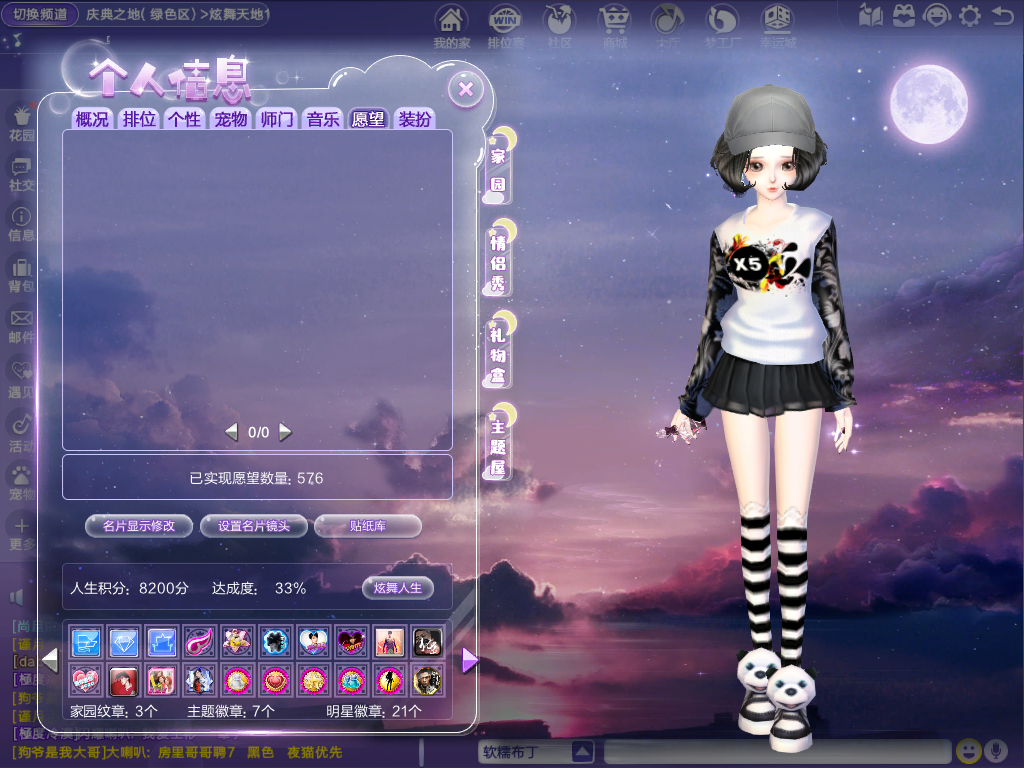
Task: Go to 我的家 home icon
Action: pos(452,26)
